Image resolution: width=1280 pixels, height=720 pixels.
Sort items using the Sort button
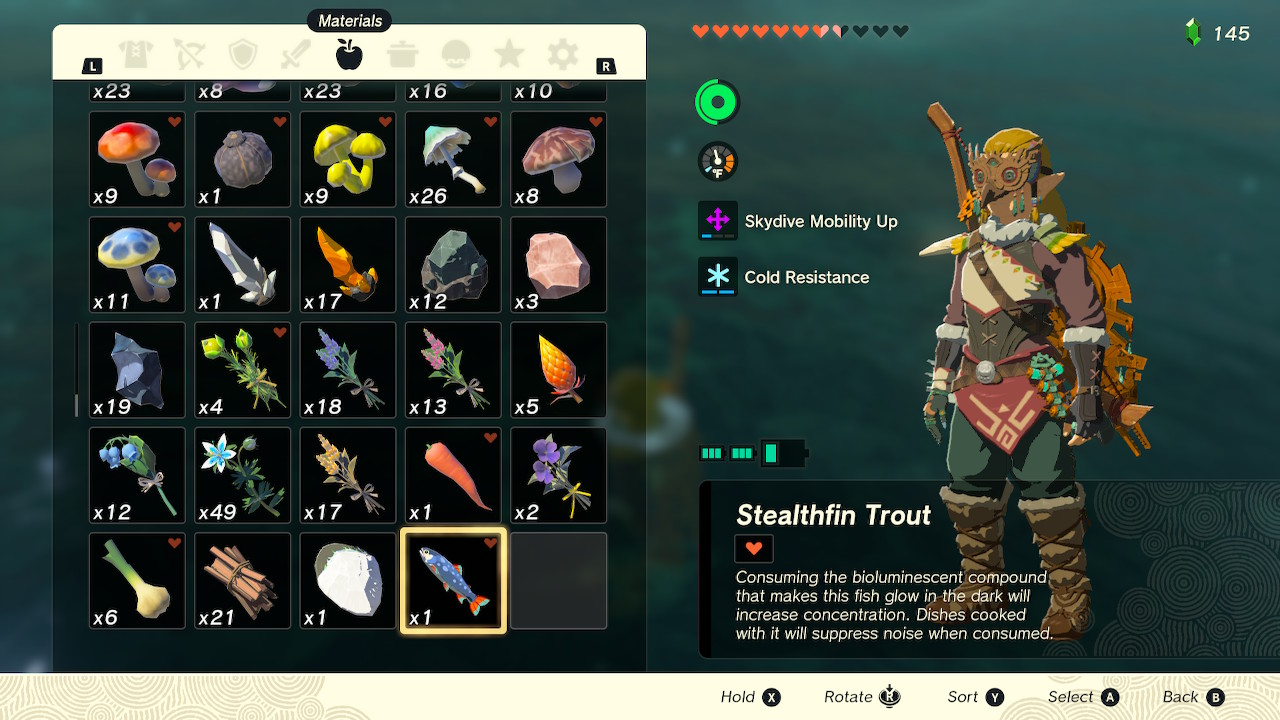point(975,696)
